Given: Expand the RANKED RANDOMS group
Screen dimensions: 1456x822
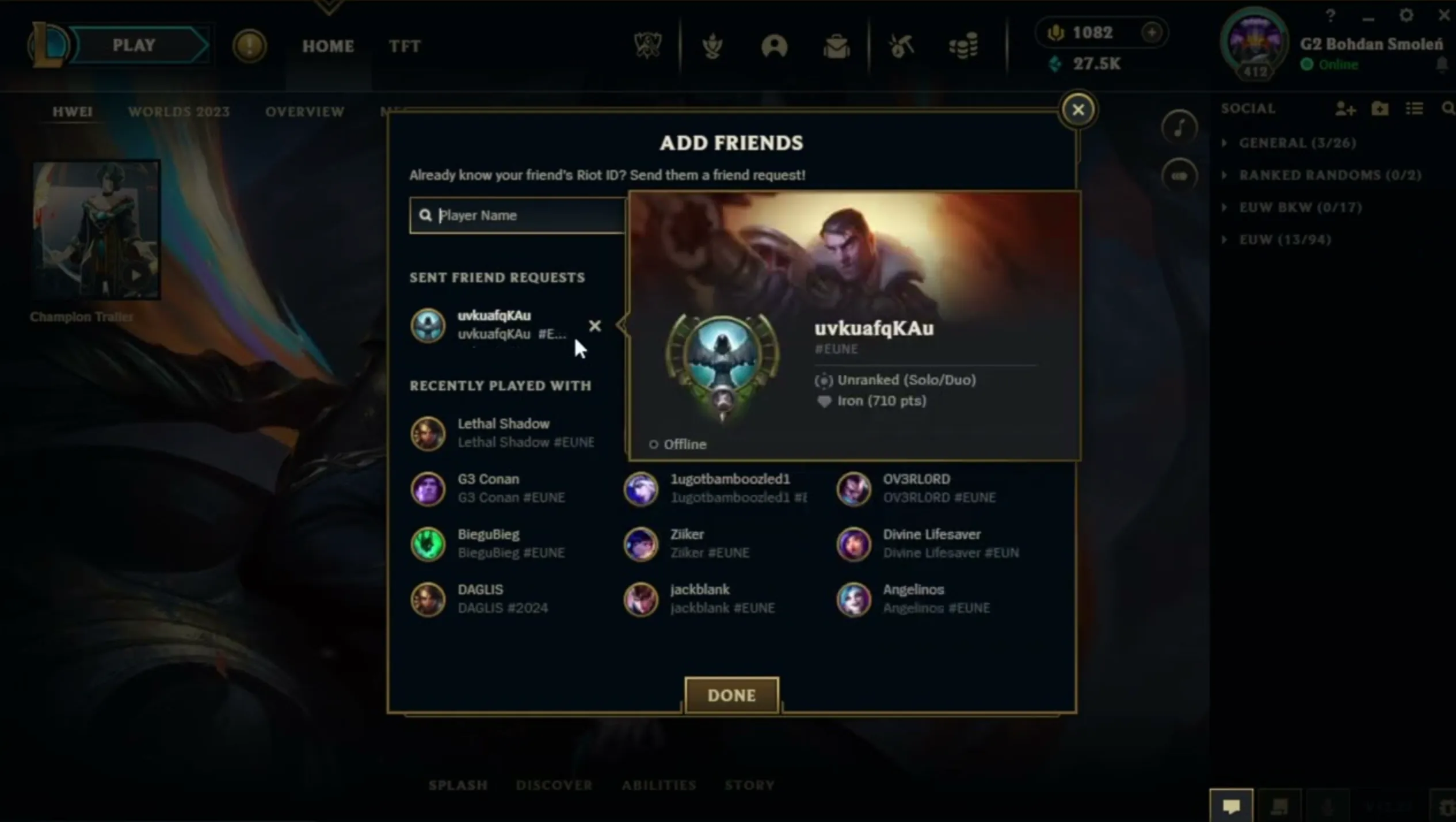Looking at the screenshot, I should (x=1225, y=175).
